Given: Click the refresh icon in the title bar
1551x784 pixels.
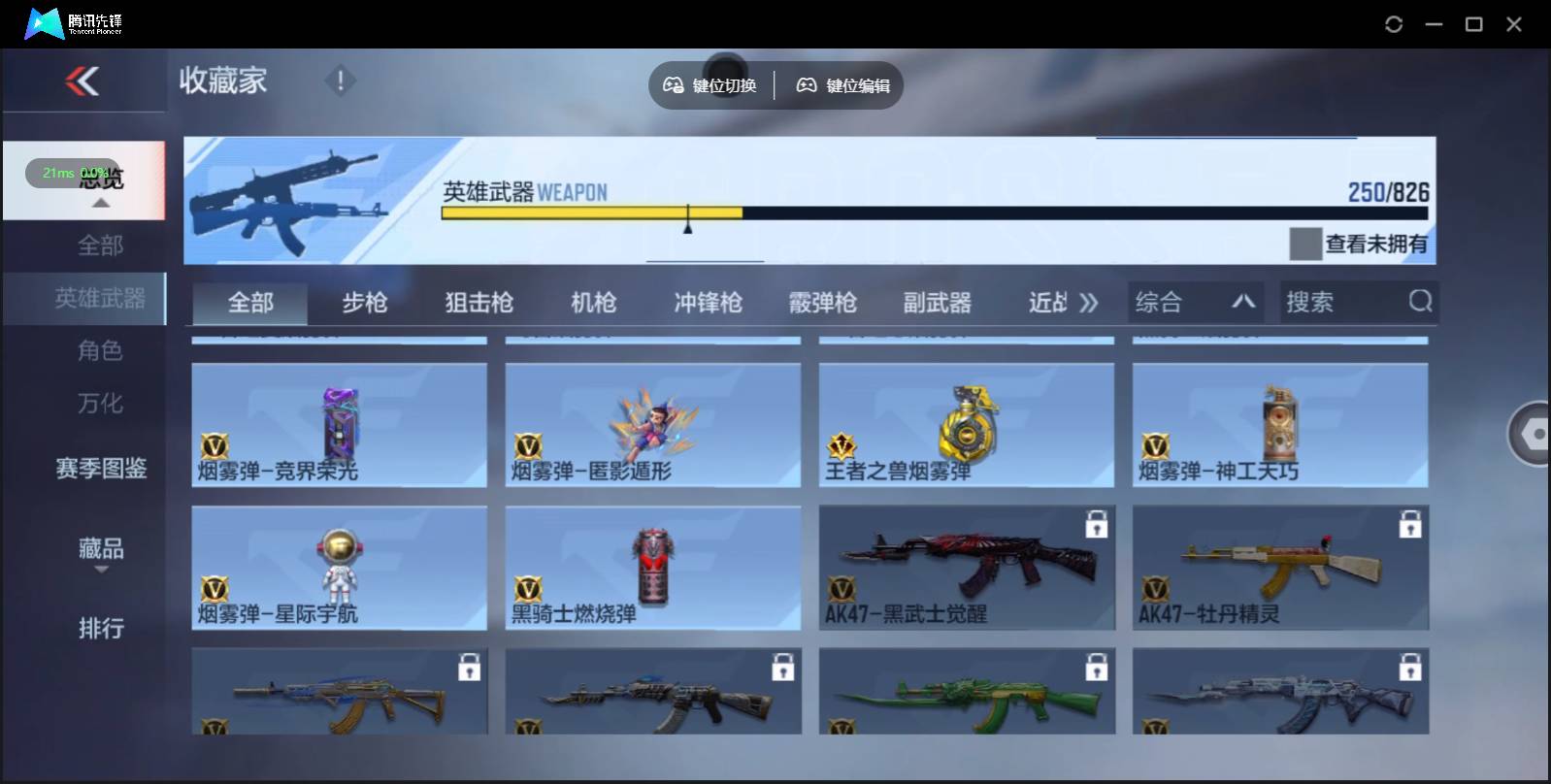Looking at the screenshot, I should point(1395,23).
